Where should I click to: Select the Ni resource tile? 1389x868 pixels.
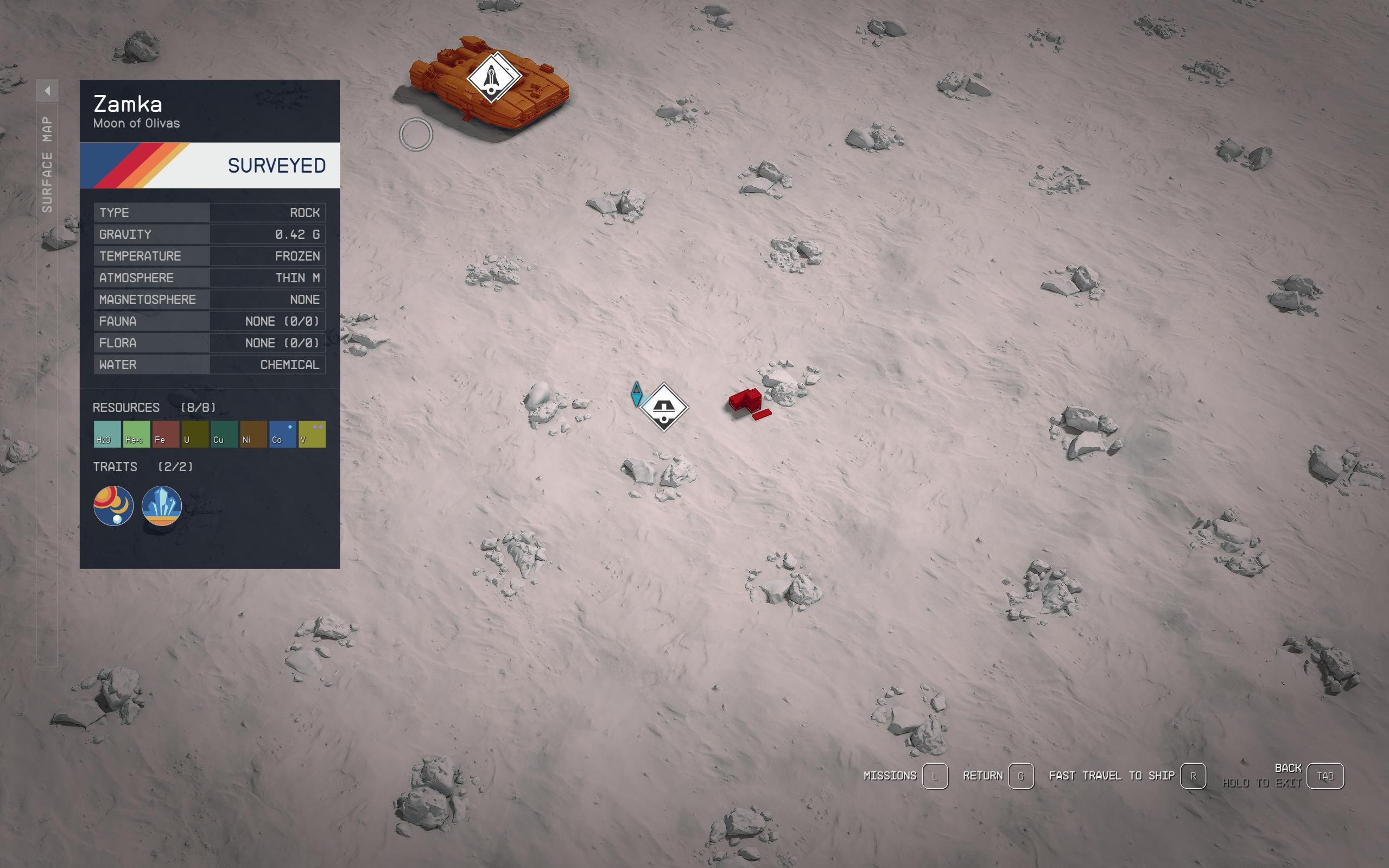pos(252,433)
